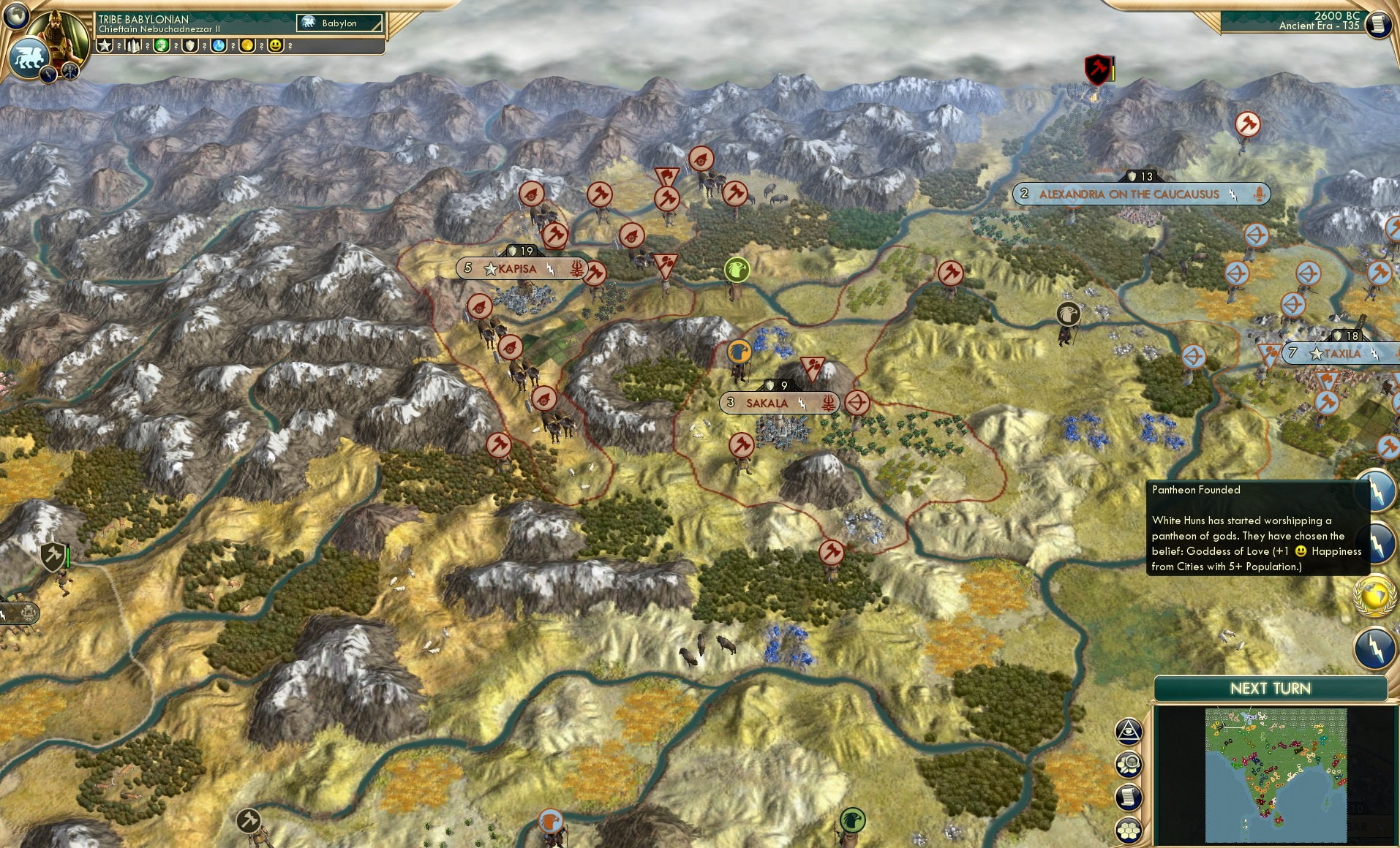Image resolution: width=1400 pixels, height=848 pixels.
Task: Open the notification log scroll icon near minimap
Action: [1128, 796]
